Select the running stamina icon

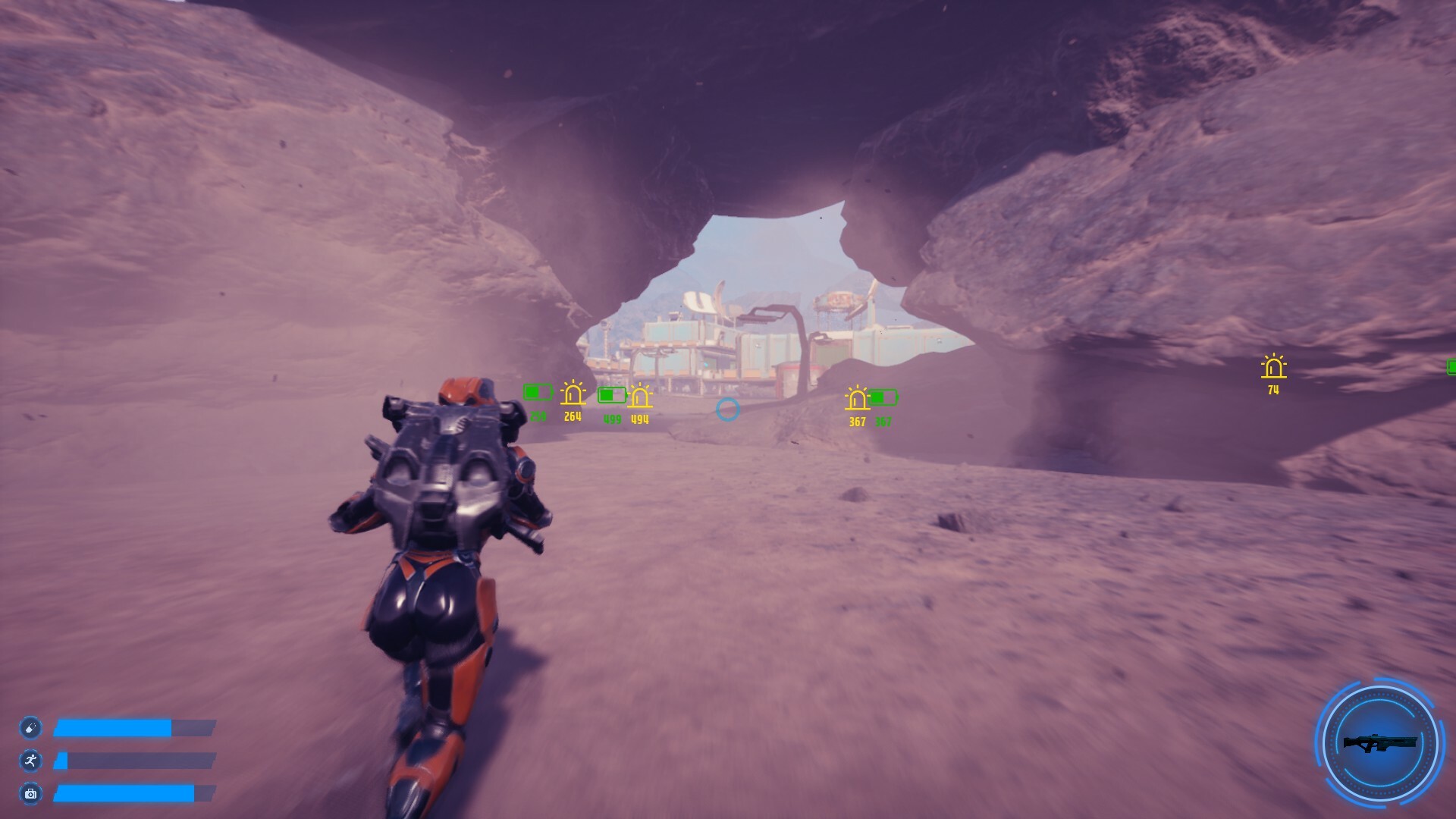30,761
